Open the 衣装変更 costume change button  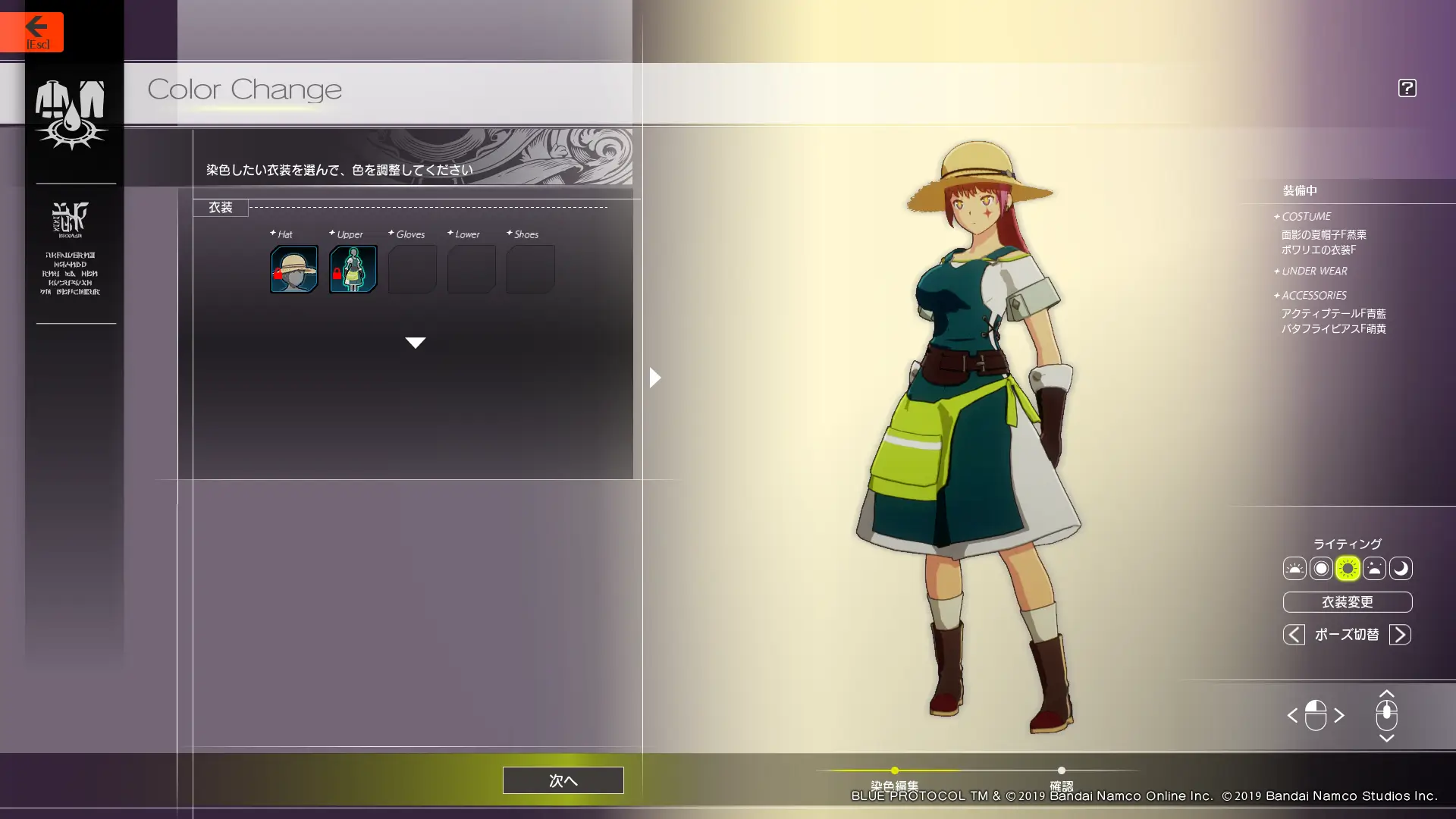point(1347,602)
